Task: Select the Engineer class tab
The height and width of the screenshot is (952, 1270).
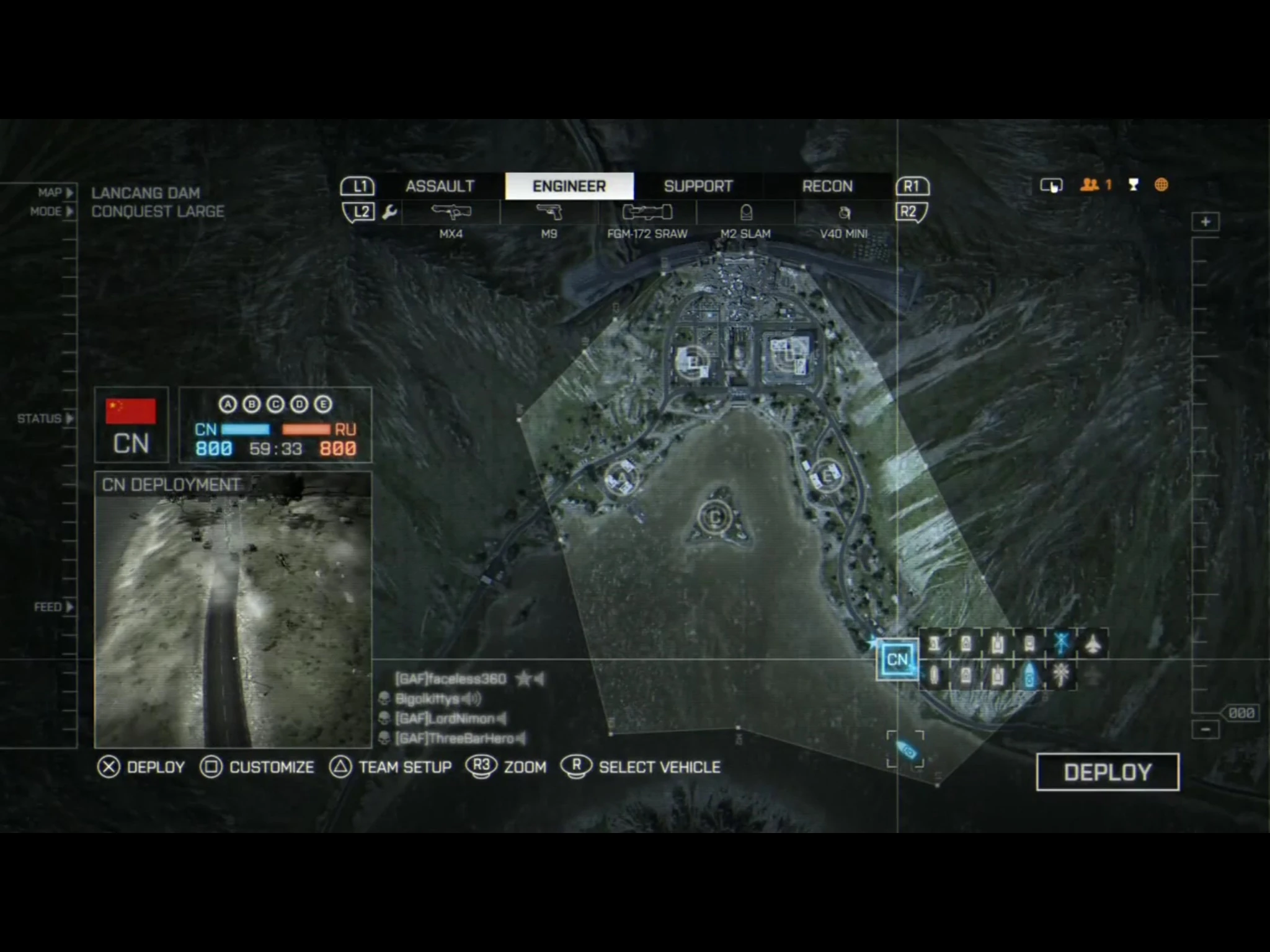Action: click(x=569, y=186)
